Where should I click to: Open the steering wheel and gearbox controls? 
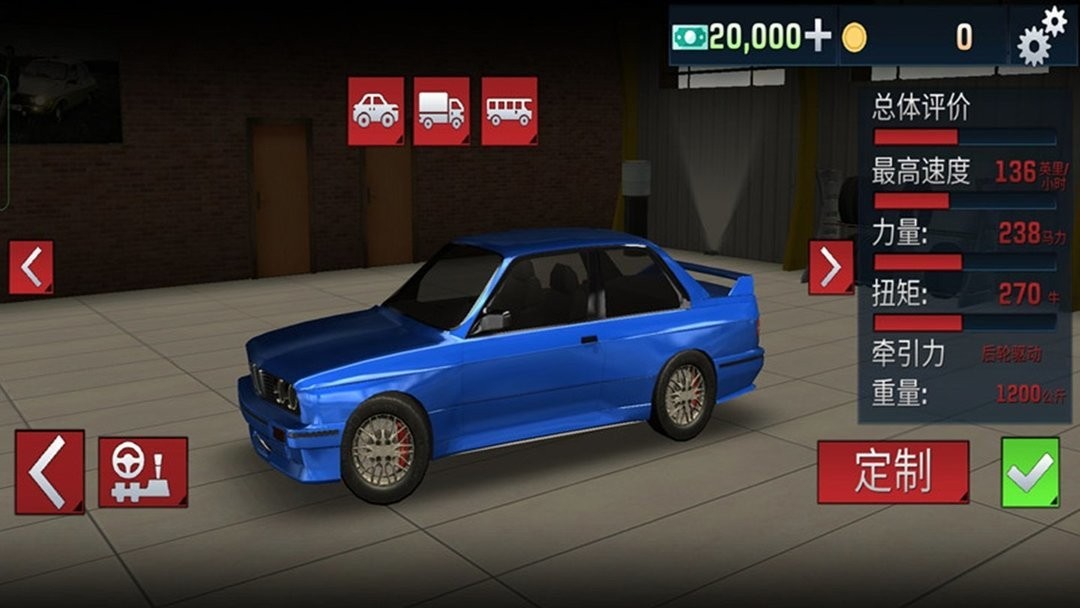pyautogui.click(x=143, y=472)
